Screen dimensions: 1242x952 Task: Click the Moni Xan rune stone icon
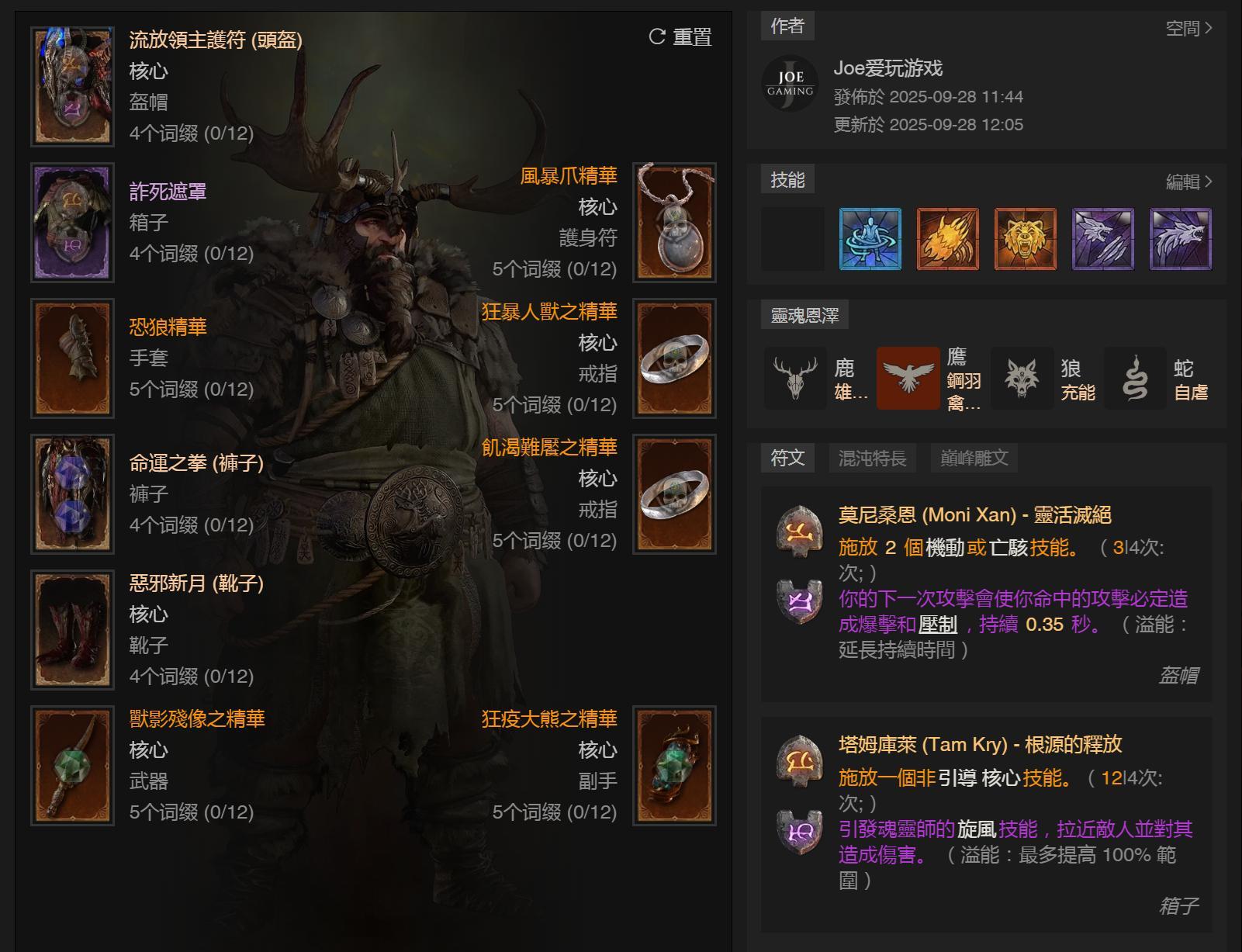(x=797, y=531)
